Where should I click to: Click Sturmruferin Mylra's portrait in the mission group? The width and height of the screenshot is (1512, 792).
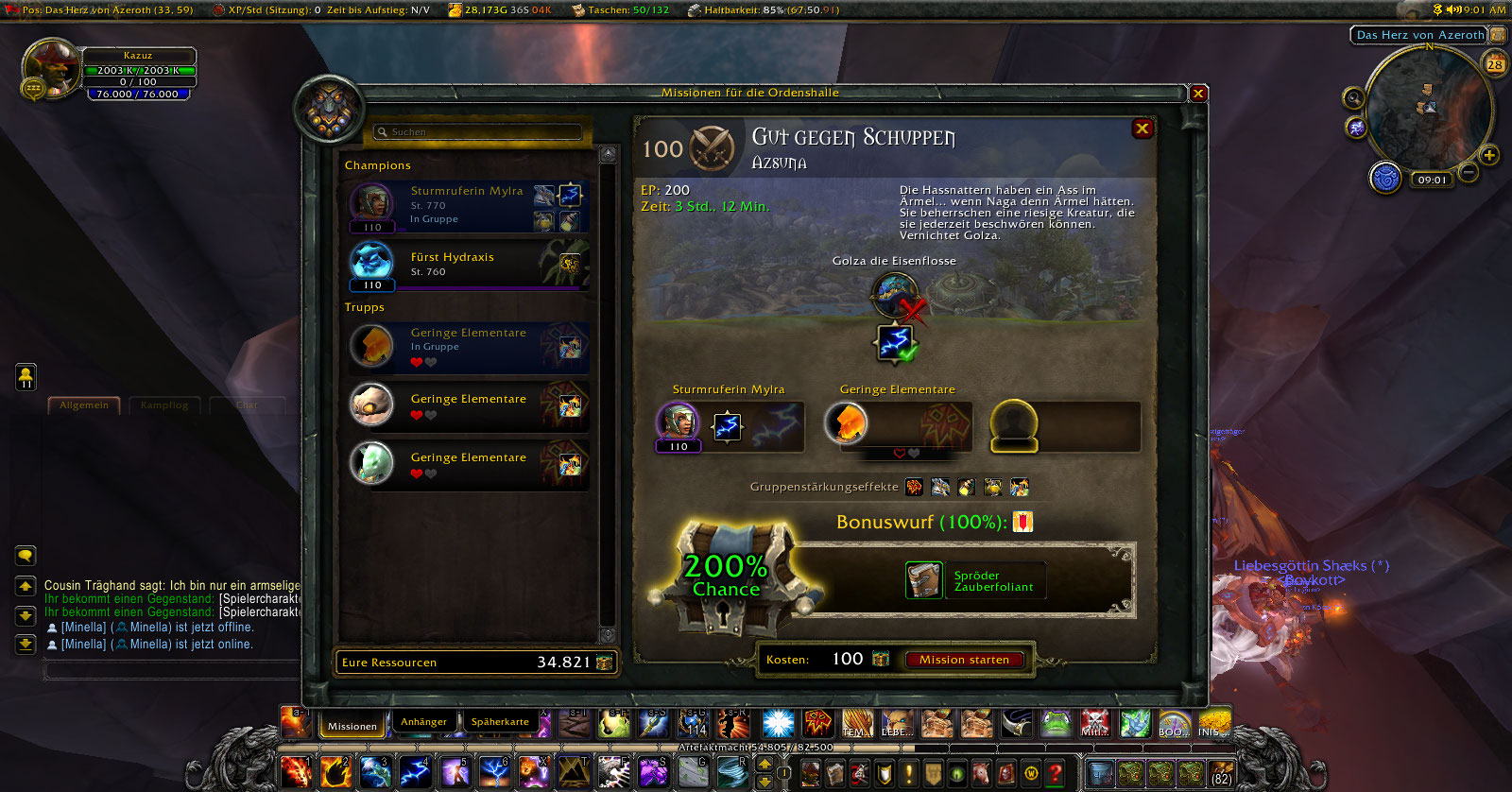(679, 422)
